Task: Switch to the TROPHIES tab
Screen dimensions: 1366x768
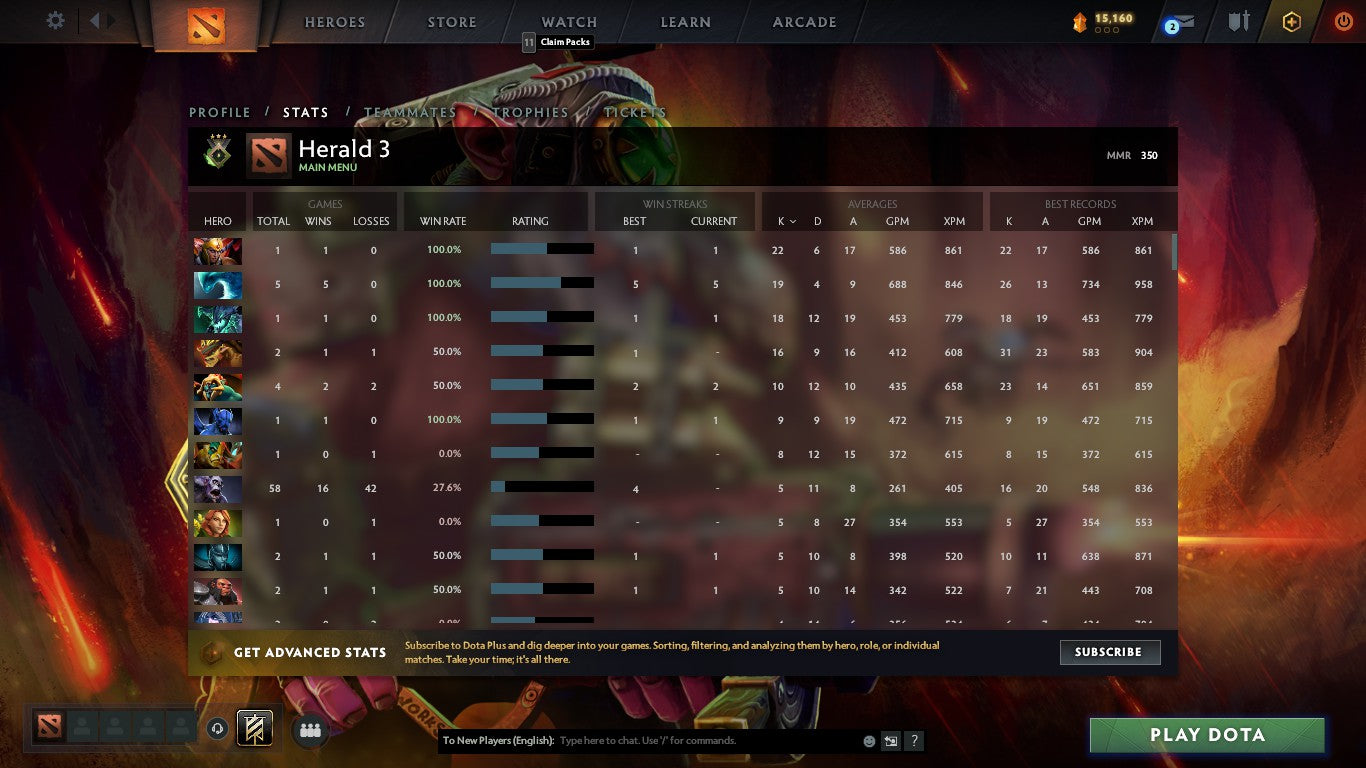Action: coord(530,112)
